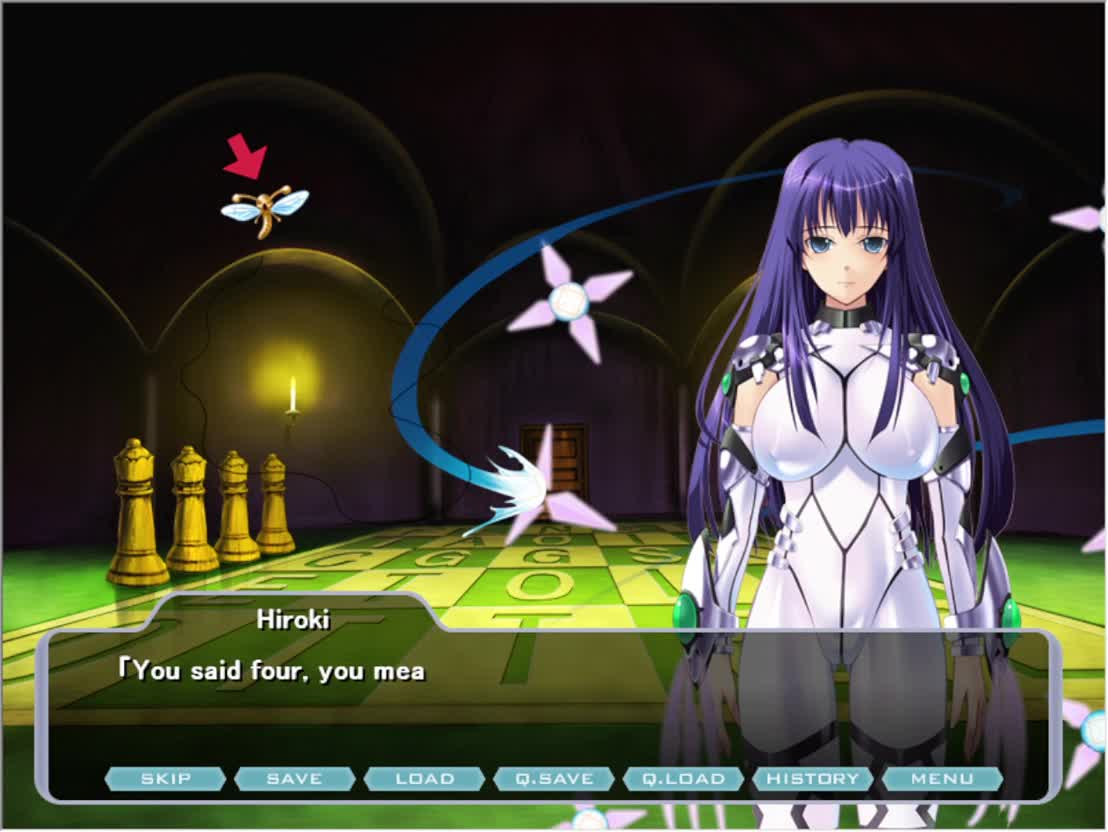Open the SAVE menu

coord(295,778)
